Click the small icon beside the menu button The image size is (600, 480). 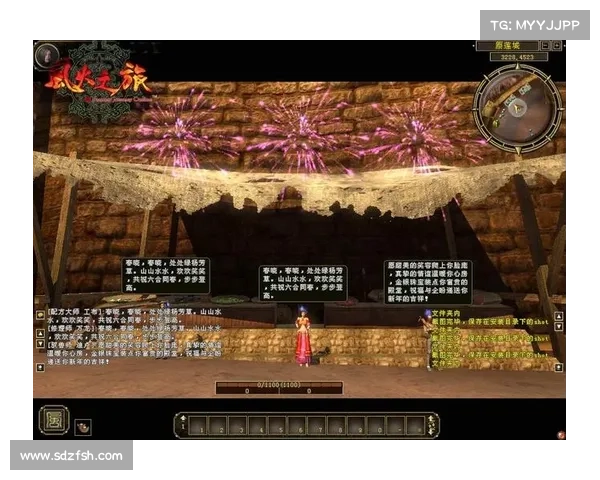pos(82,426)
